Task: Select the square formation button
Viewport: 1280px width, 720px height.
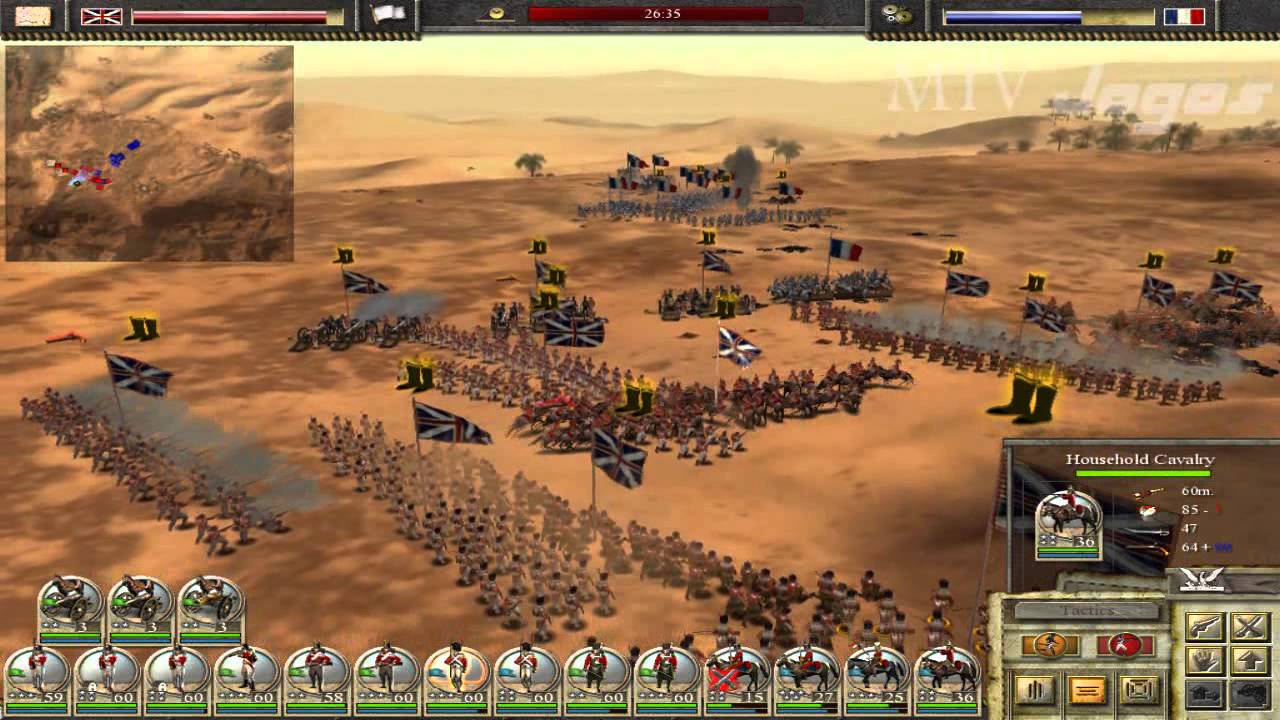Action: coord(1139,690)
